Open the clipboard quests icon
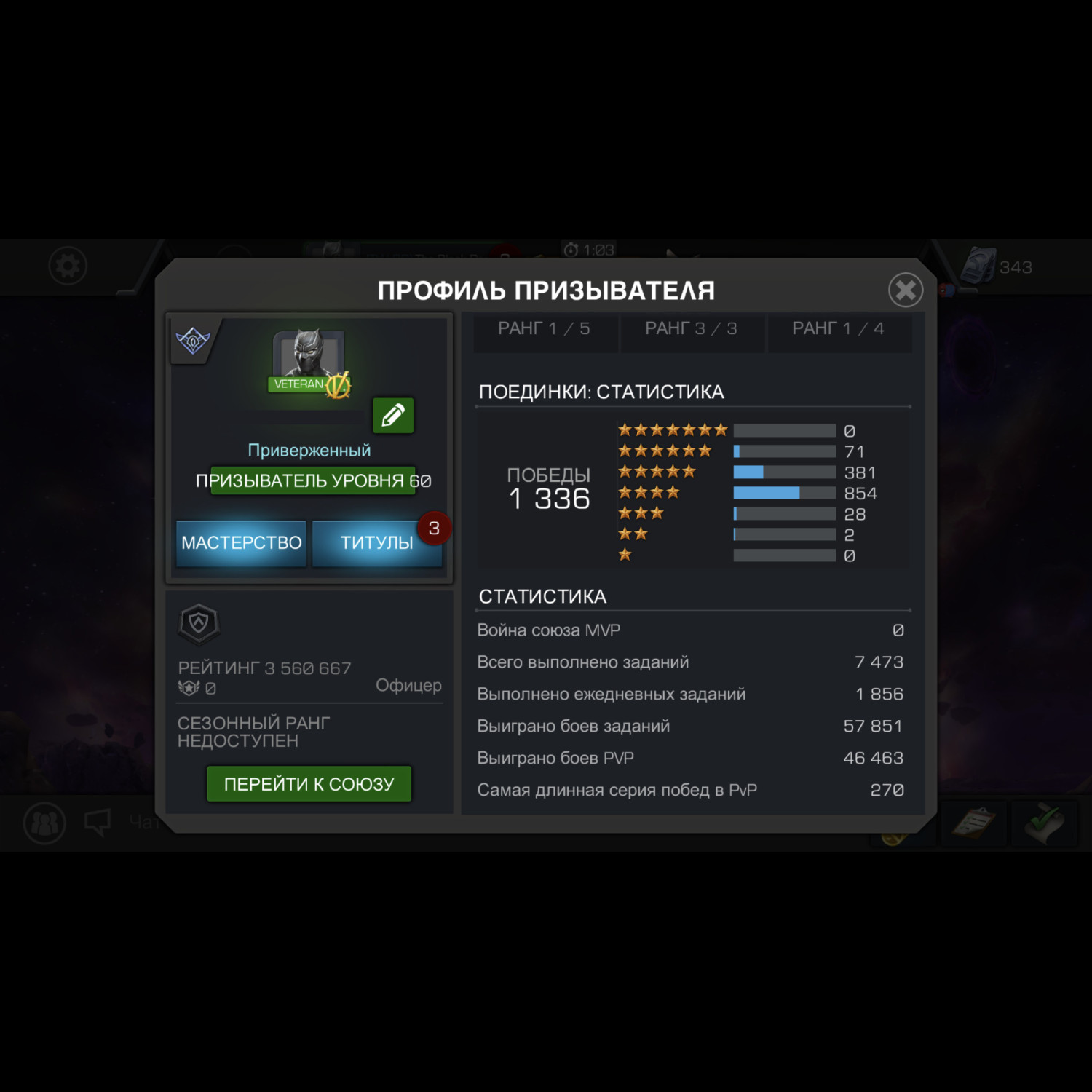The image size is (1092, 1092). click(973, 823)
